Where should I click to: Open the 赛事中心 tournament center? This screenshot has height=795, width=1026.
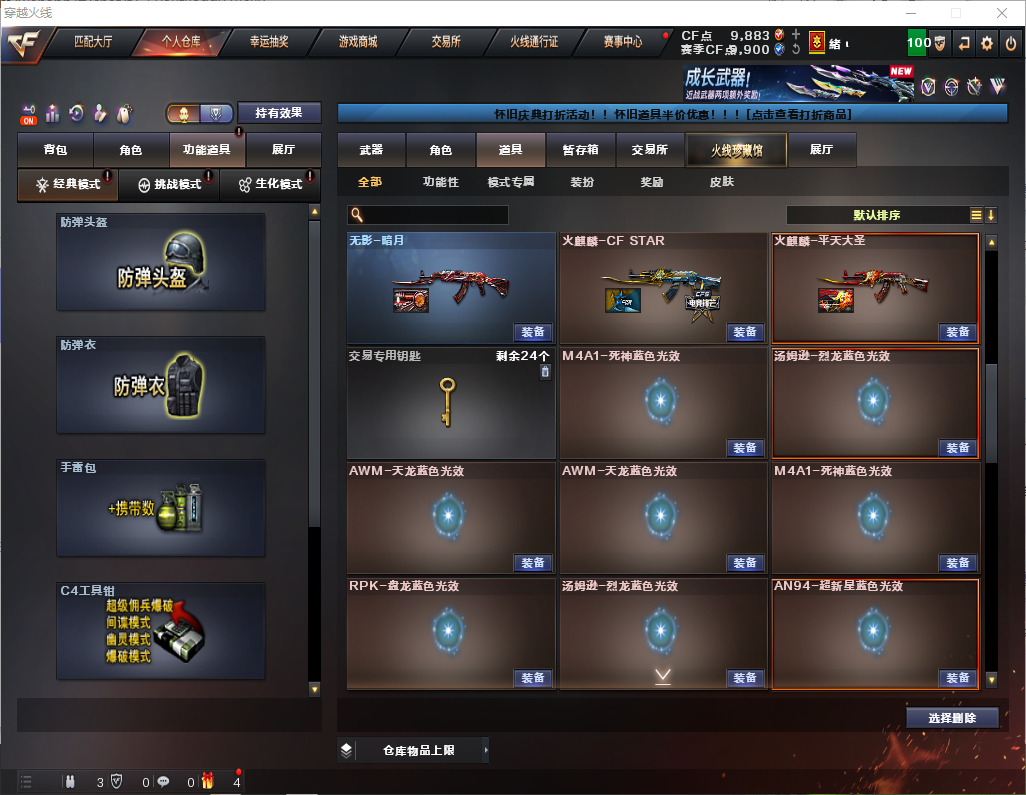coord(622,42)
